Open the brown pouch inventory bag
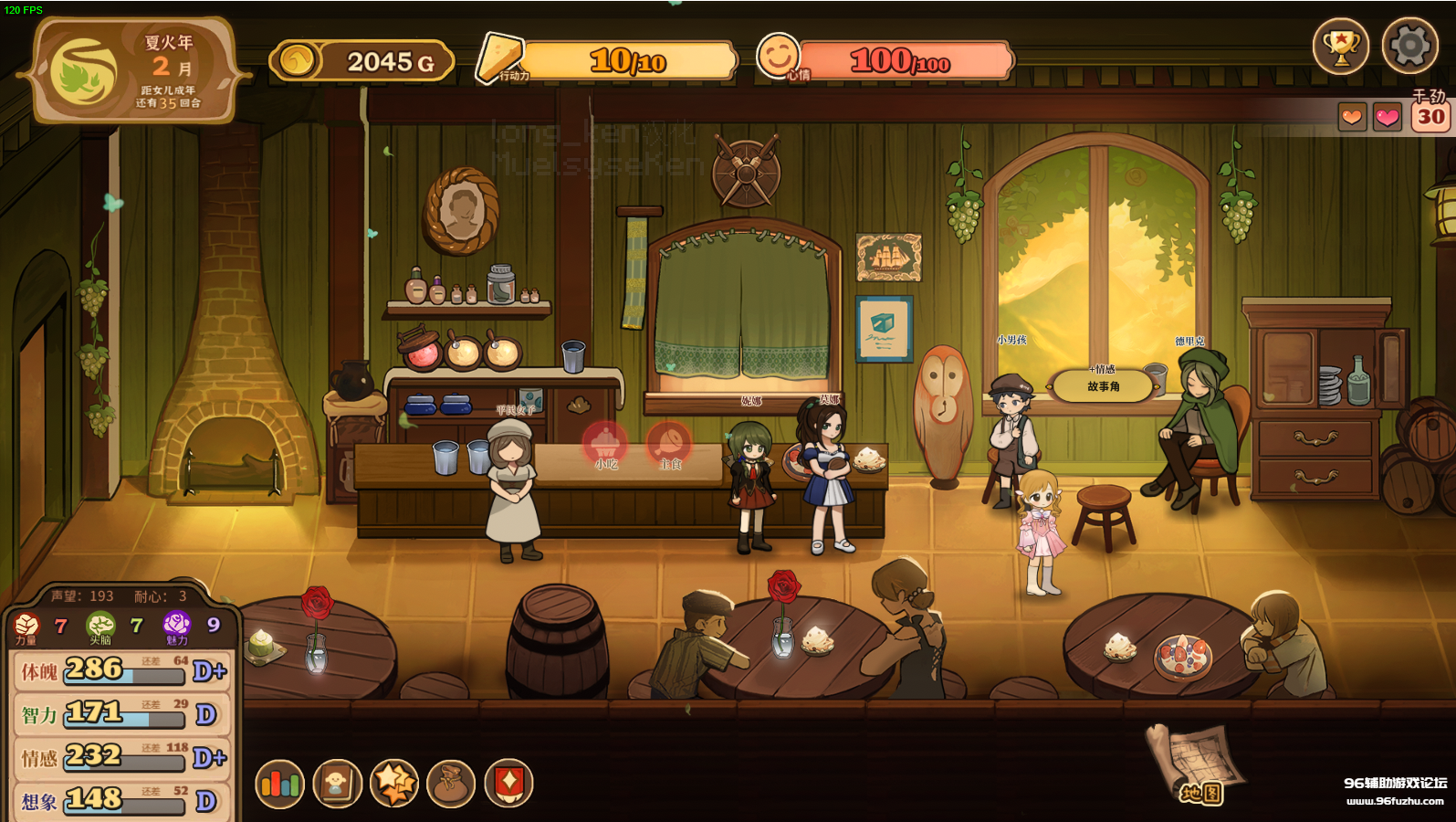This screenshot has width=1456, height=822. (x=451, y=784)
